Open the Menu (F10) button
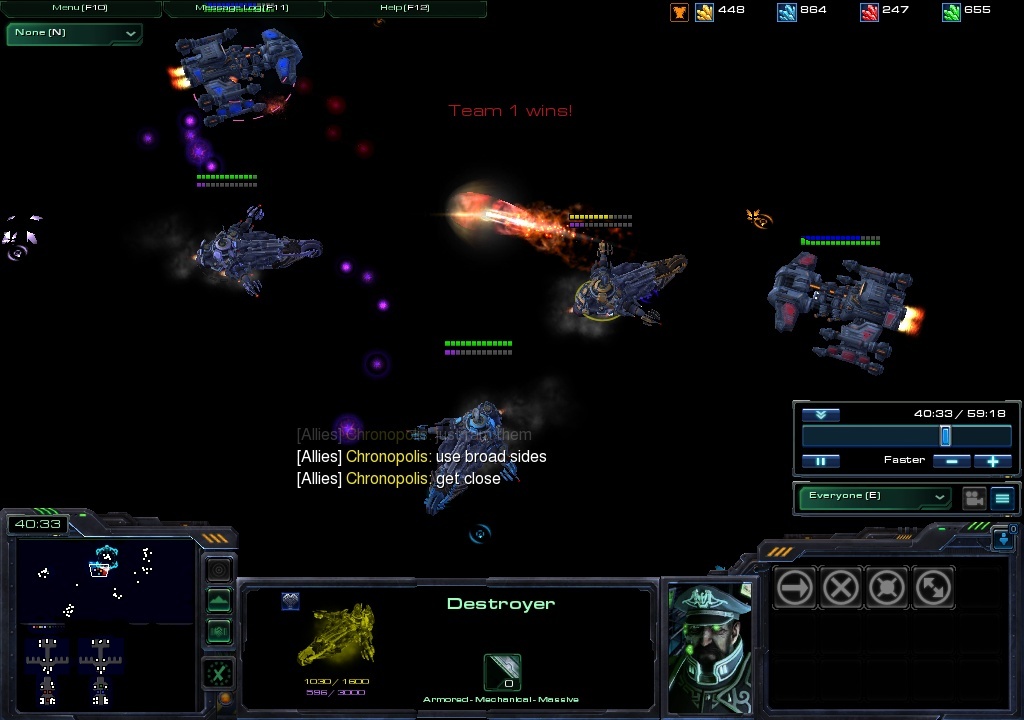Screen dimensions: 1024x720 pos(80,8)
